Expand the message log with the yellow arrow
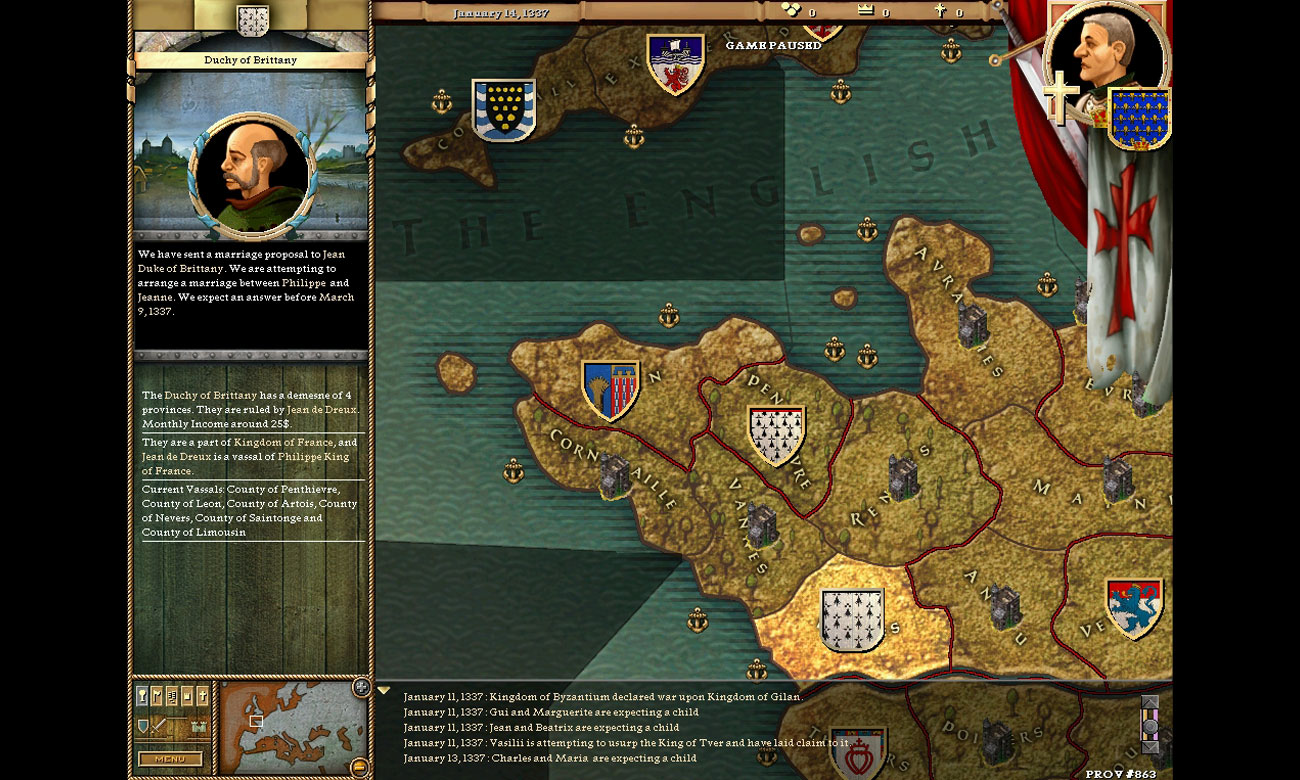The image size is (1300, 780). (x=385, y=688)
